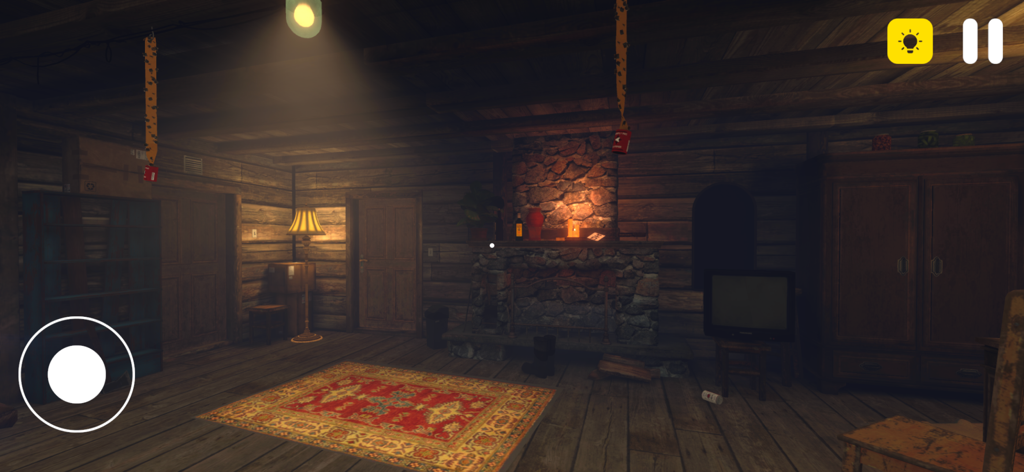This screenshot has width=1024, height=472.
Task: Tap the yellow lightbulb hint button
Action: click(x=909, y=42)
